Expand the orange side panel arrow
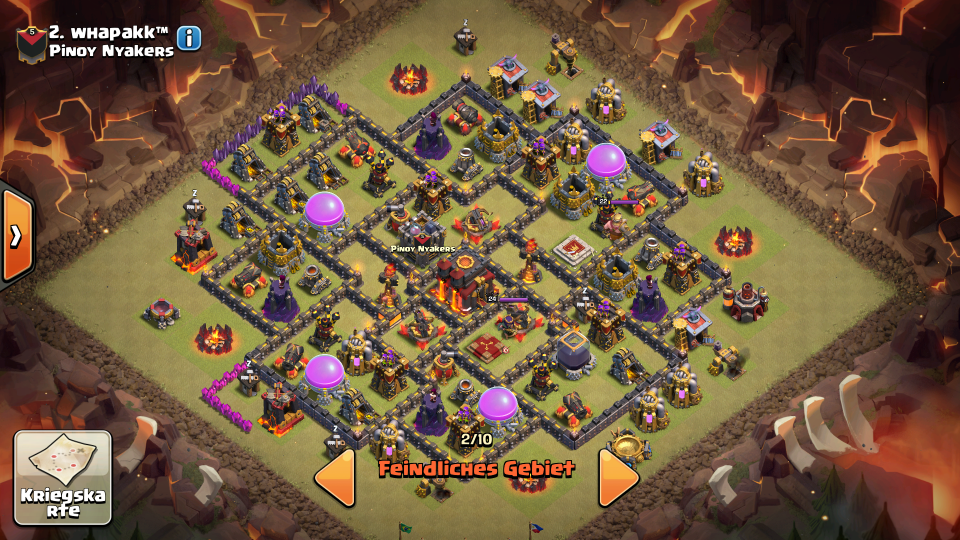The height and width of the screenshot is (540, 960). coord(16,235)
